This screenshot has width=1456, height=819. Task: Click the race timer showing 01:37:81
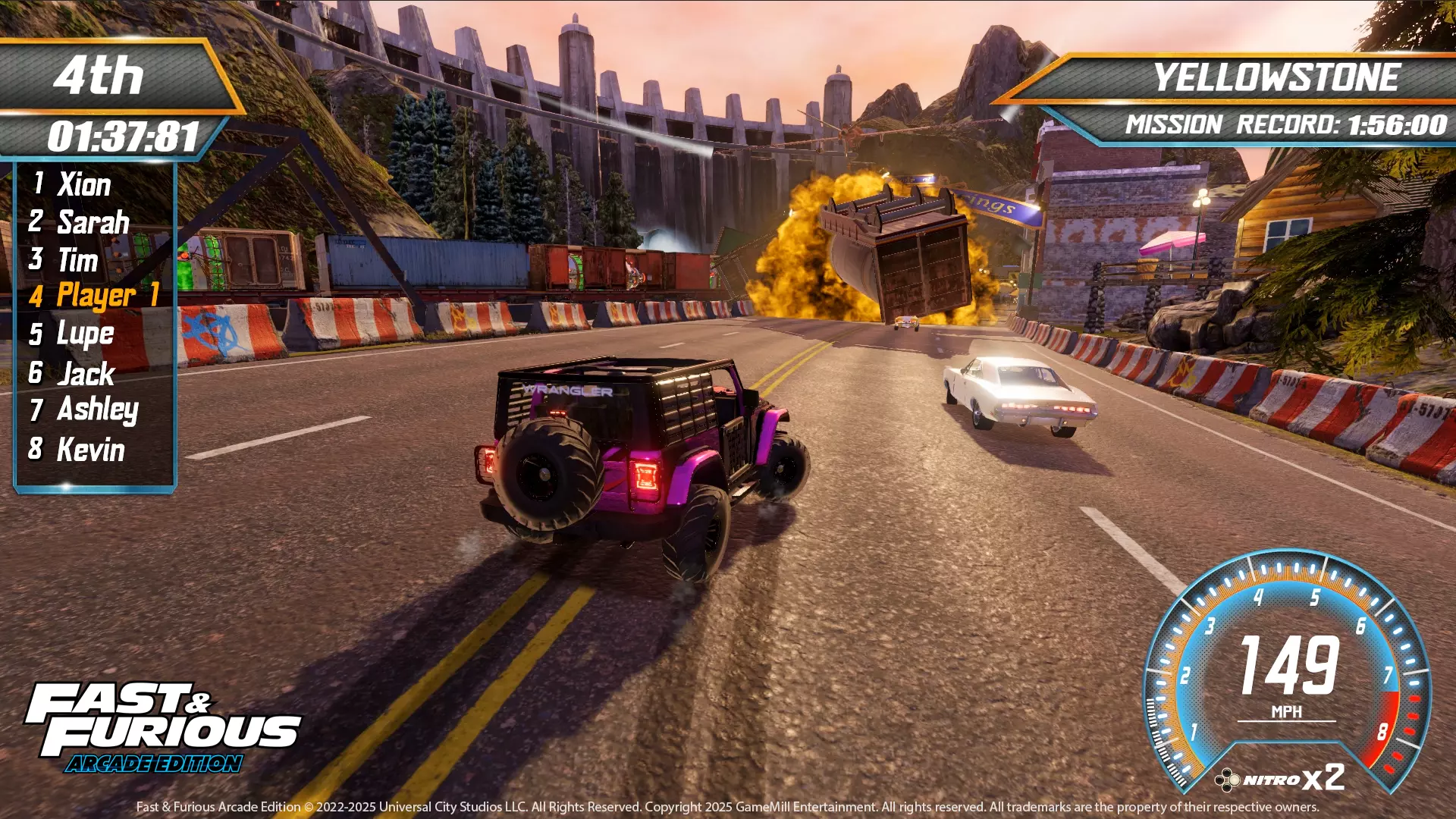pos(125,135)
